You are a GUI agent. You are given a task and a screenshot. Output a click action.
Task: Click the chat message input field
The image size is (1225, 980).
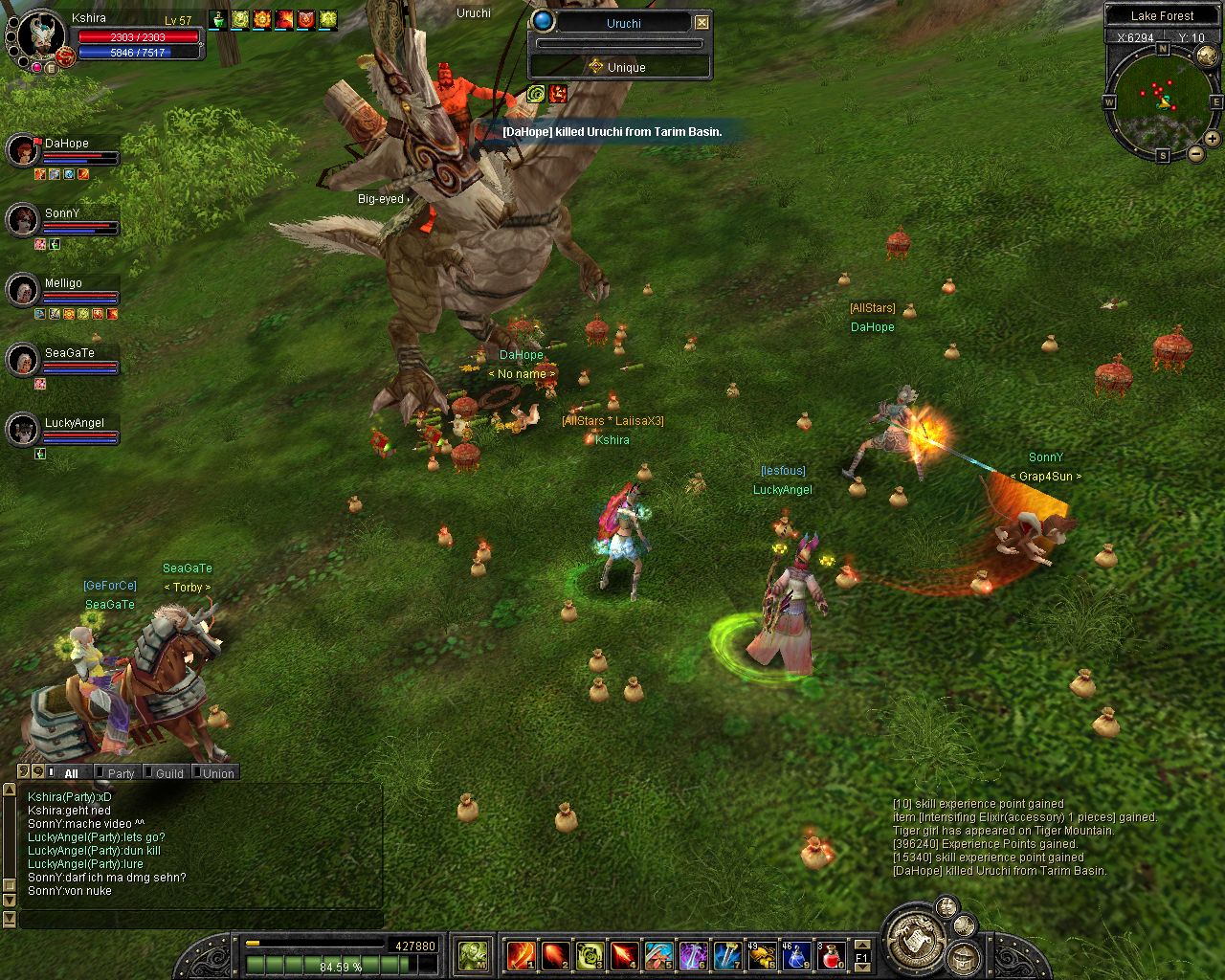(201, 920)
